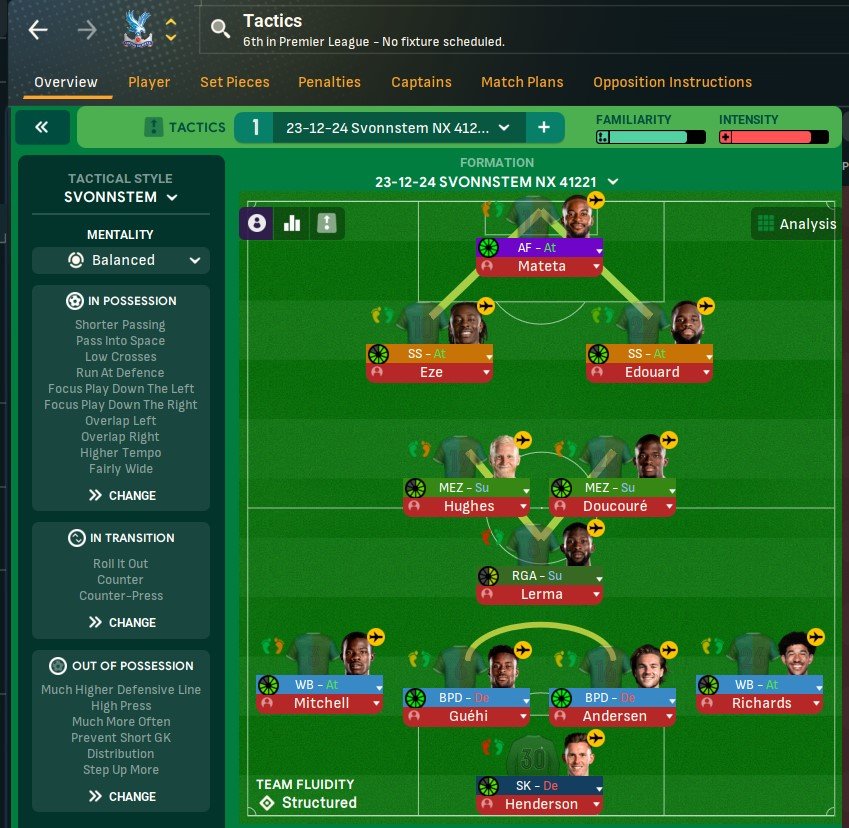The width and height of the screenshot is (849, 828).
Task: Open the Penalties tab
Action: coord(330,82)
